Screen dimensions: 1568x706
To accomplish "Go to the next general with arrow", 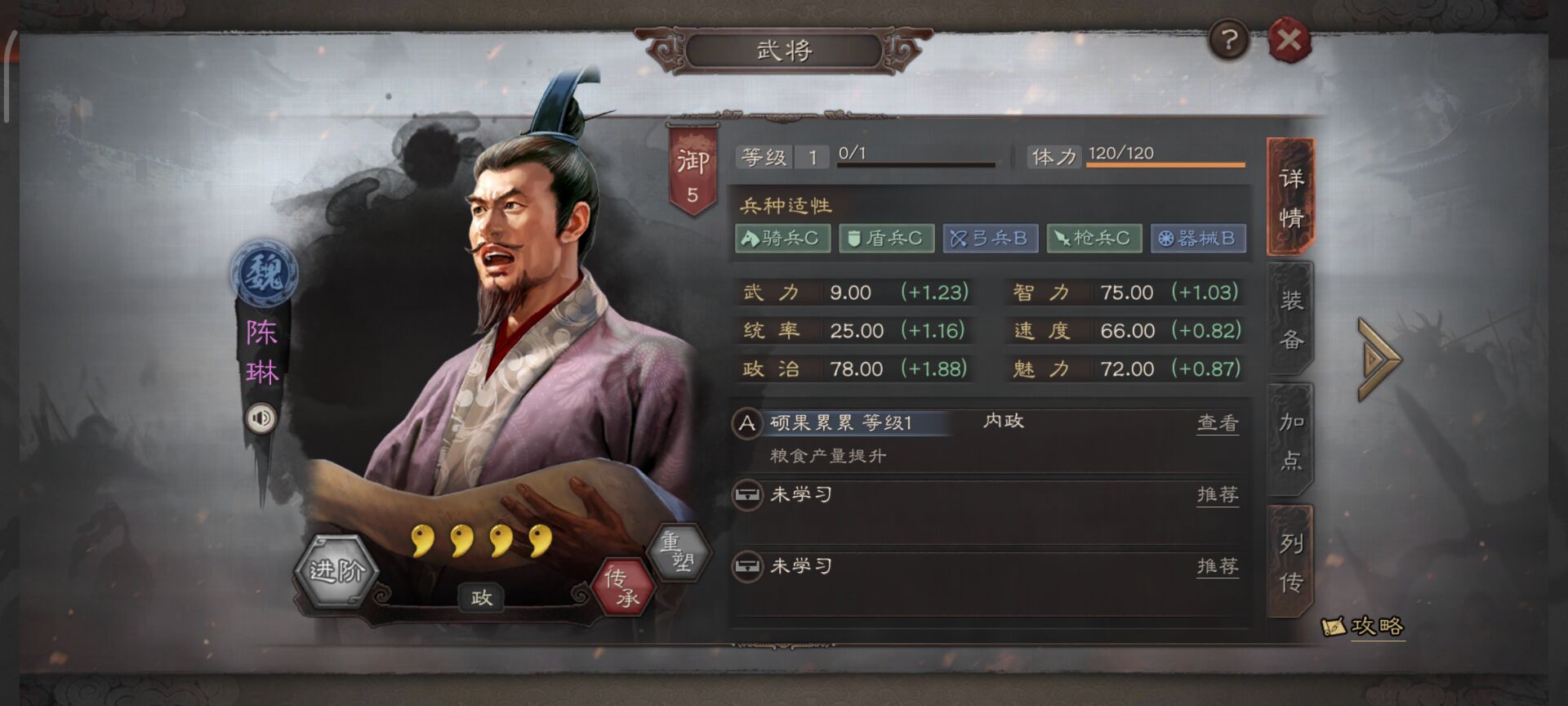I will [x=1379, y=360].
